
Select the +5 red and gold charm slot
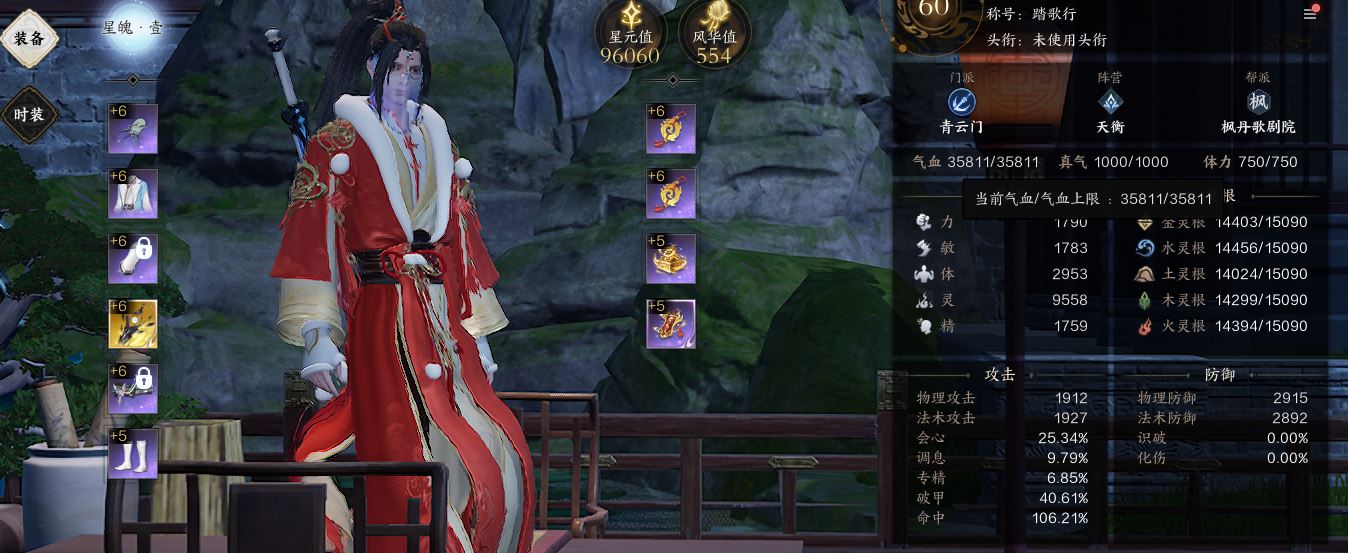pyautogui.click(x=671, y=324)
